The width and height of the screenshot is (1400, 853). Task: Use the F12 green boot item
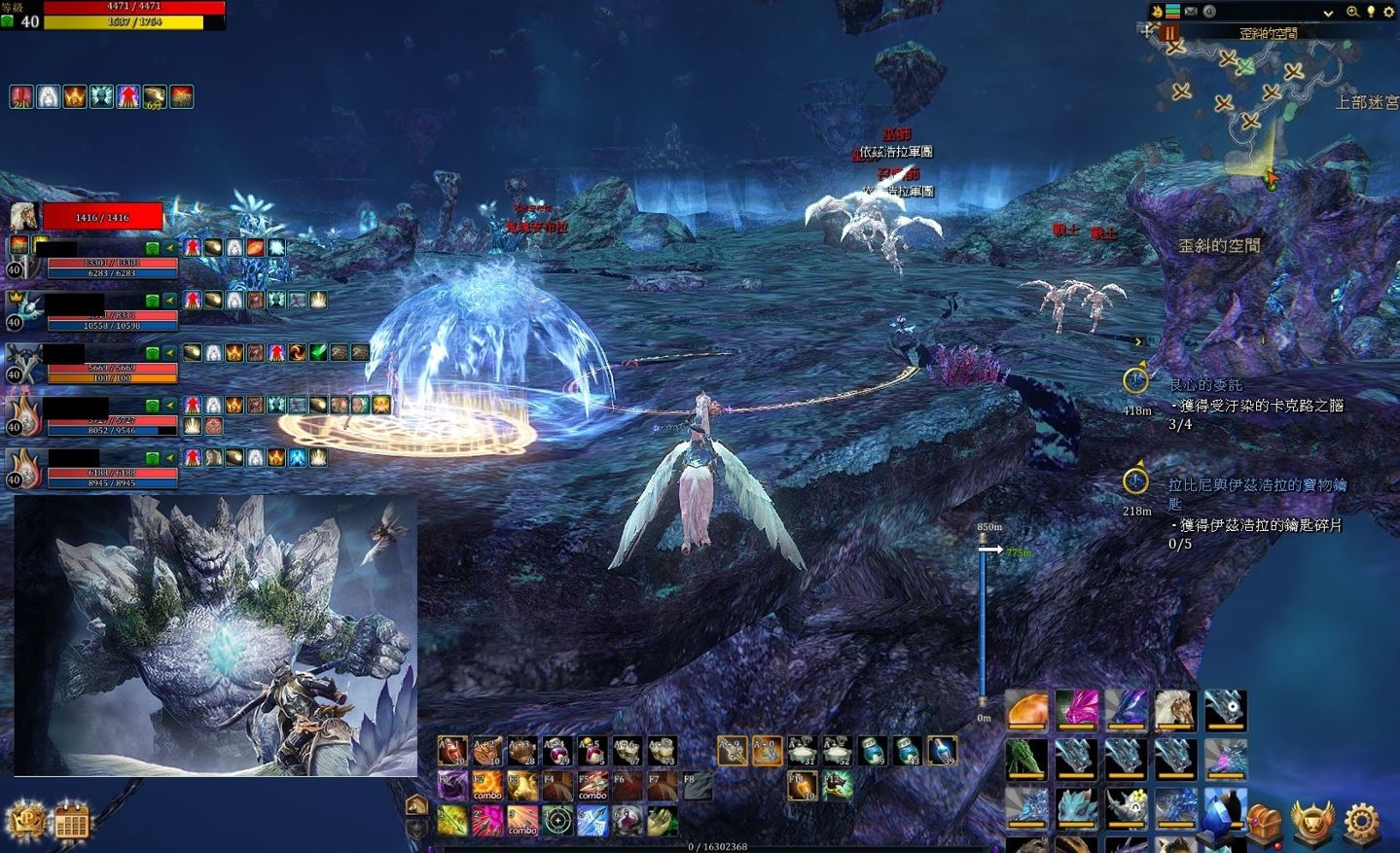837,785
